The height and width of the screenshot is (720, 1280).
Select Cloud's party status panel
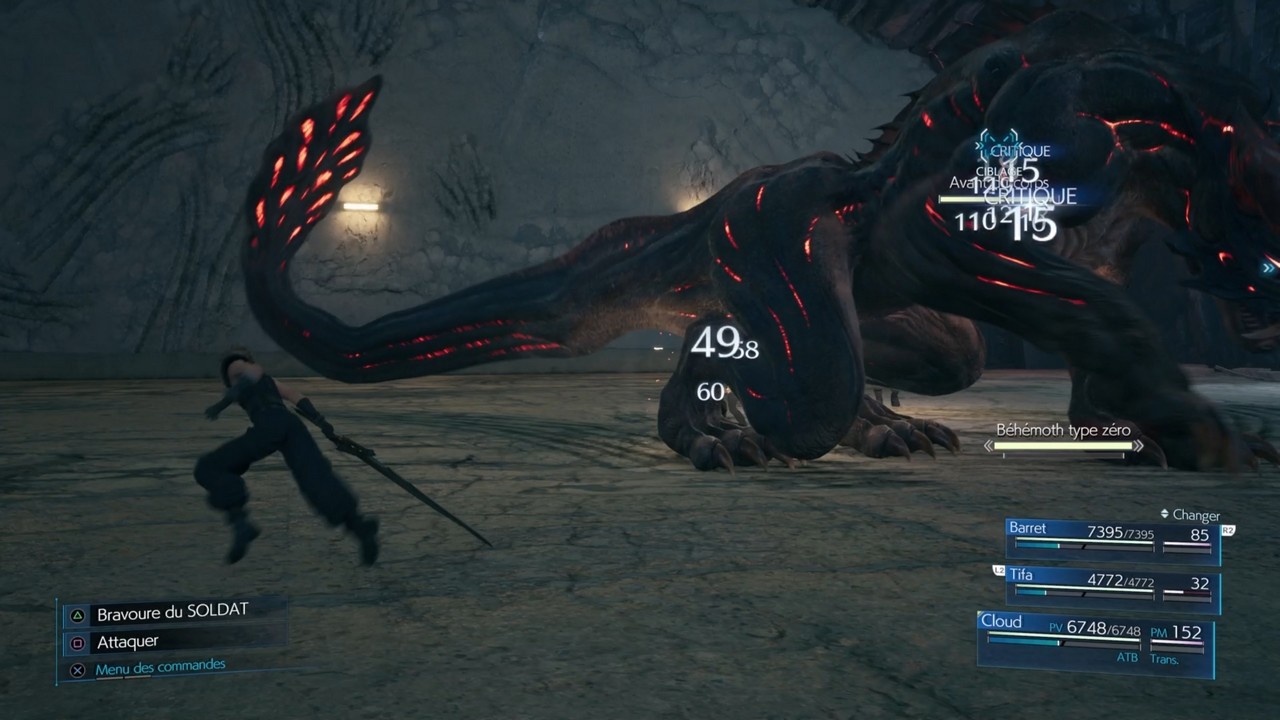point(1095,639)
